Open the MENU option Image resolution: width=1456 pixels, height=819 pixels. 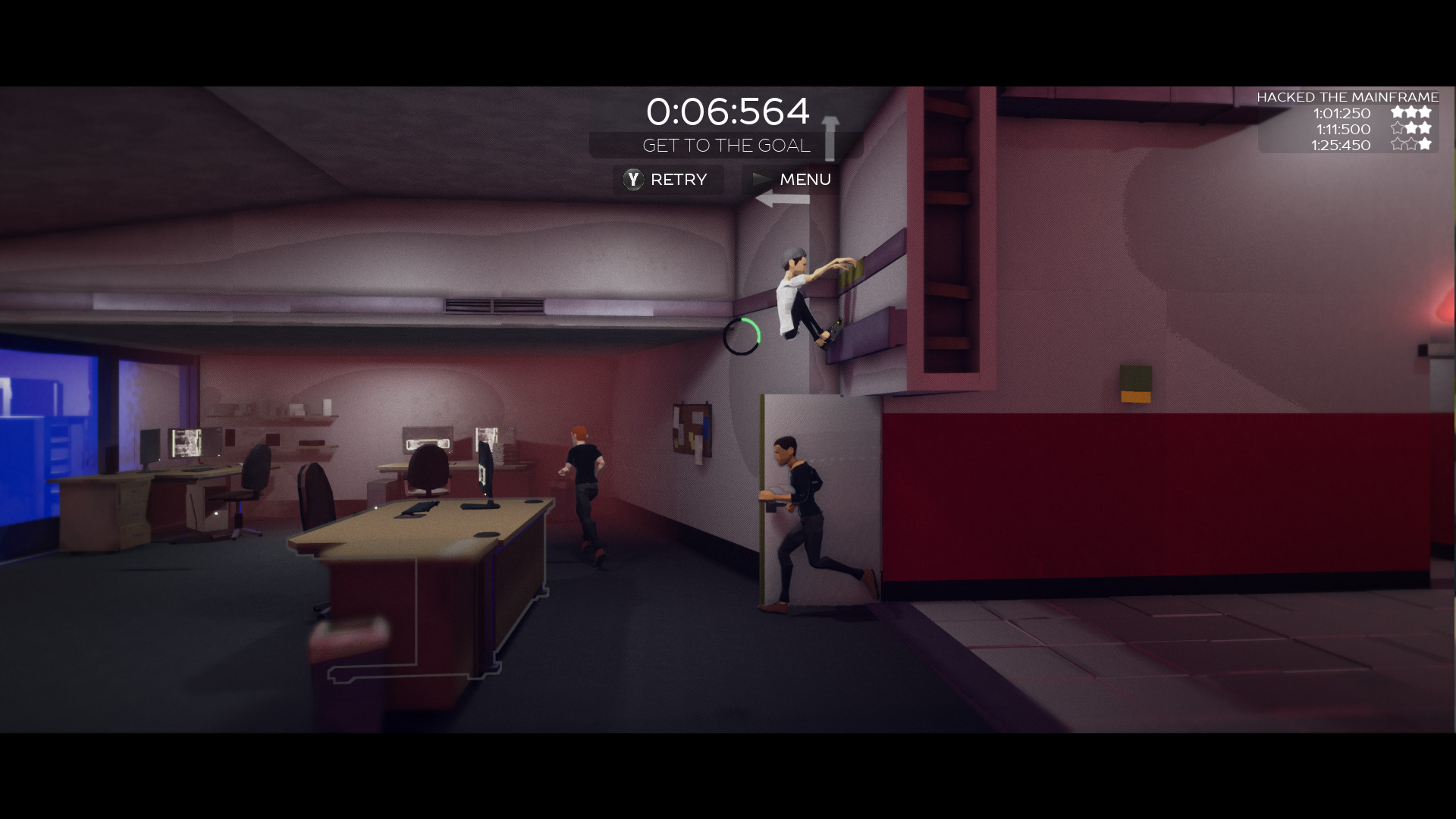(805, 180)
